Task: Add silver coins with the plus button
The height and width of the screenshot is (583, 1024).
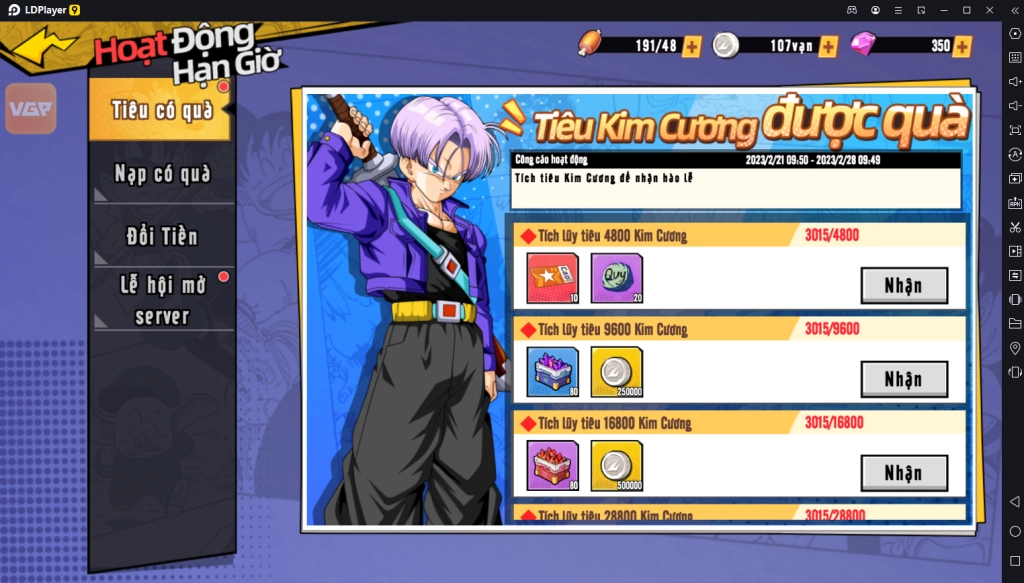Action: [x=828, y=46]
